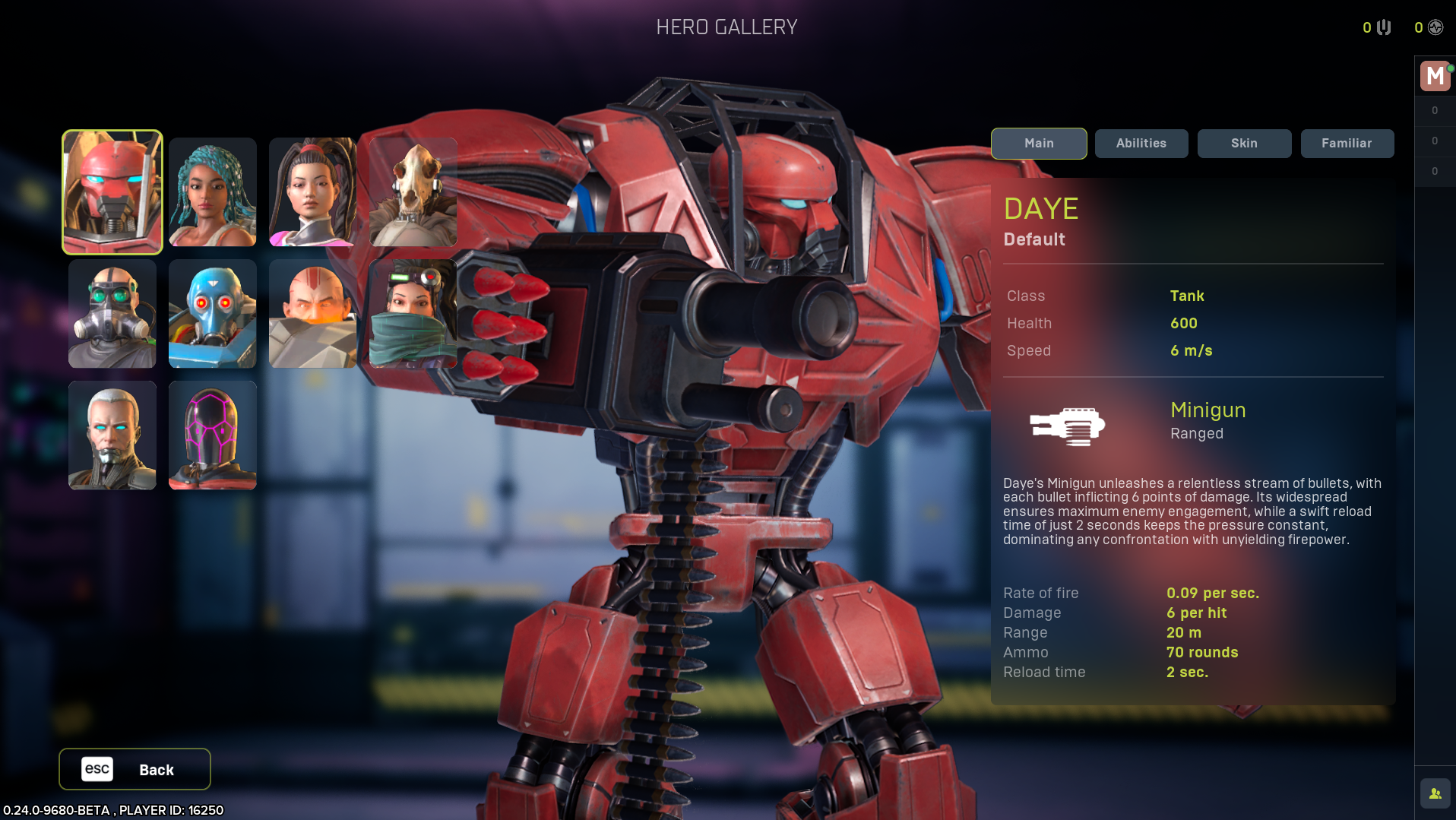Go back with the Back button
Viewport: 1456px width, 820px height.
[x=135, y=769]
